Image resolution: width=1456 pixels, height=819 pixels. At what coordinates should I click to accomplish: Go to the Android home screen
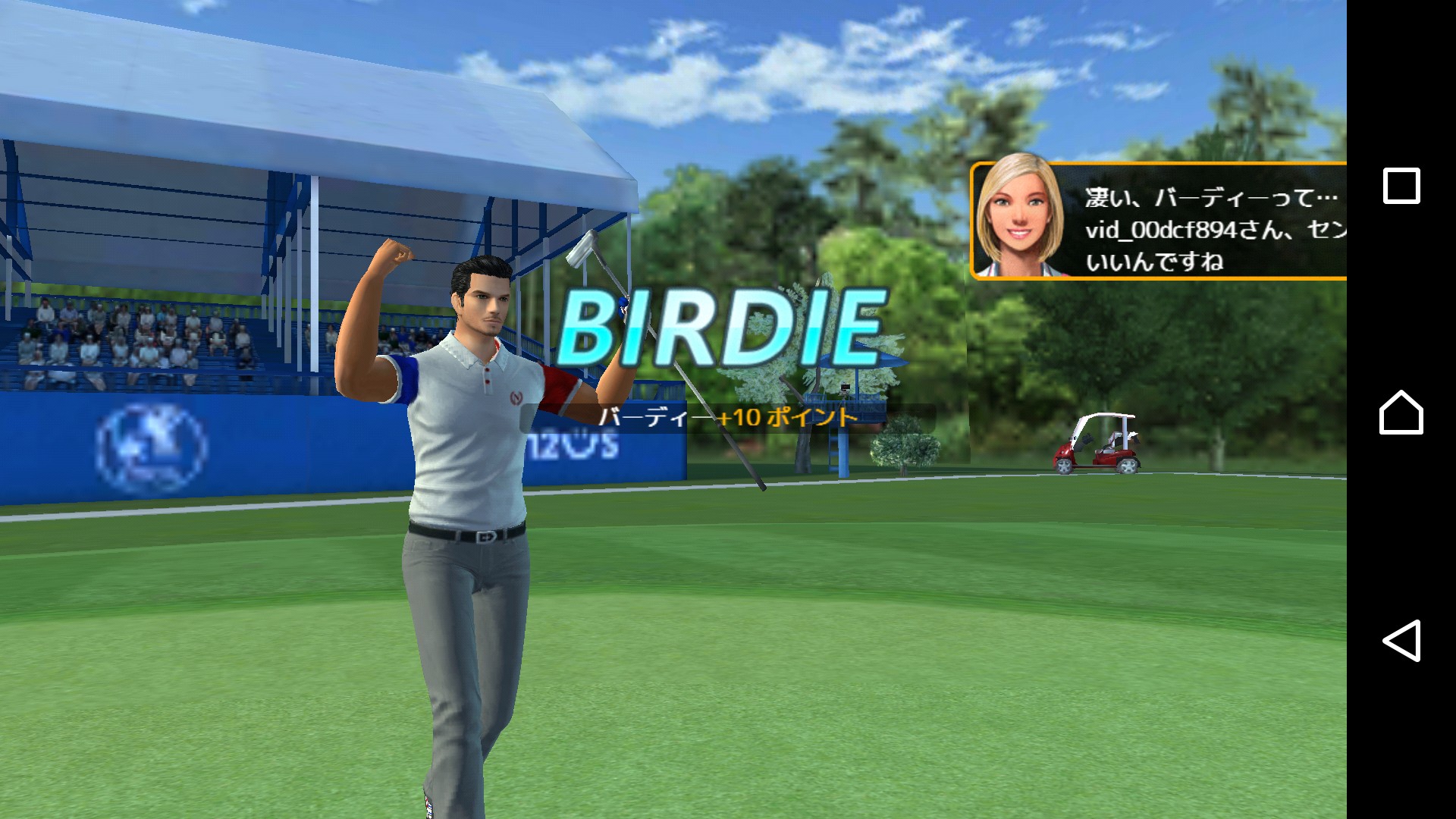click(x=1401, y=413)
